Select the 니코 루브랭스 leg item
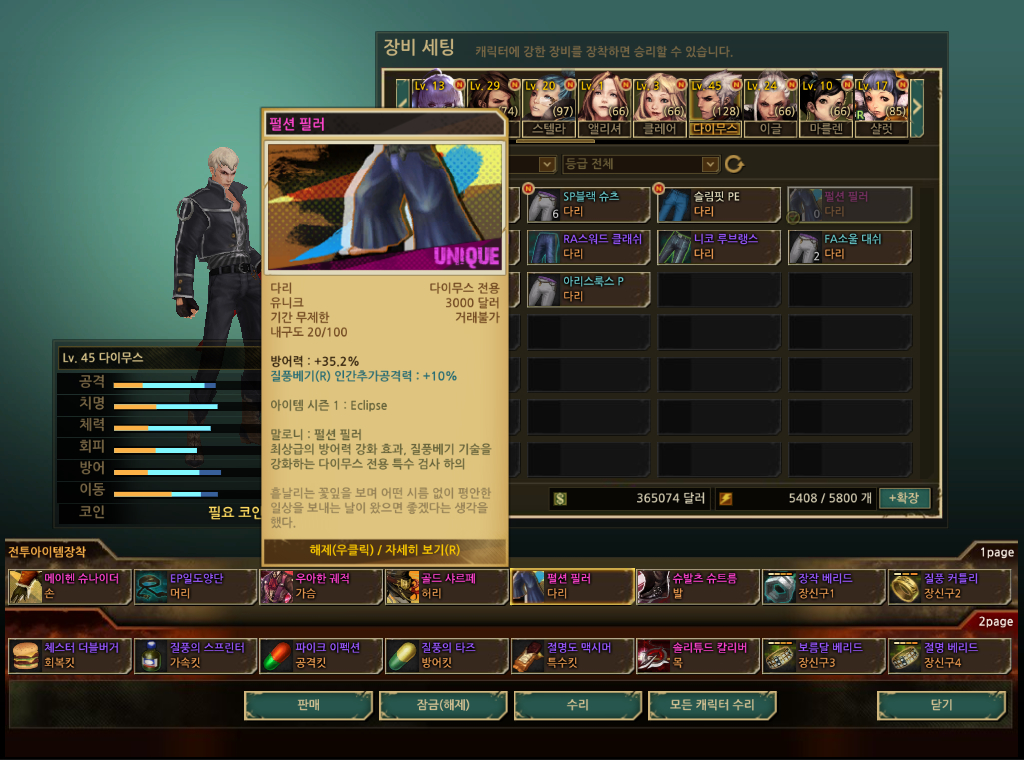Screen dimensions: 1024x760 coord(719,246)
